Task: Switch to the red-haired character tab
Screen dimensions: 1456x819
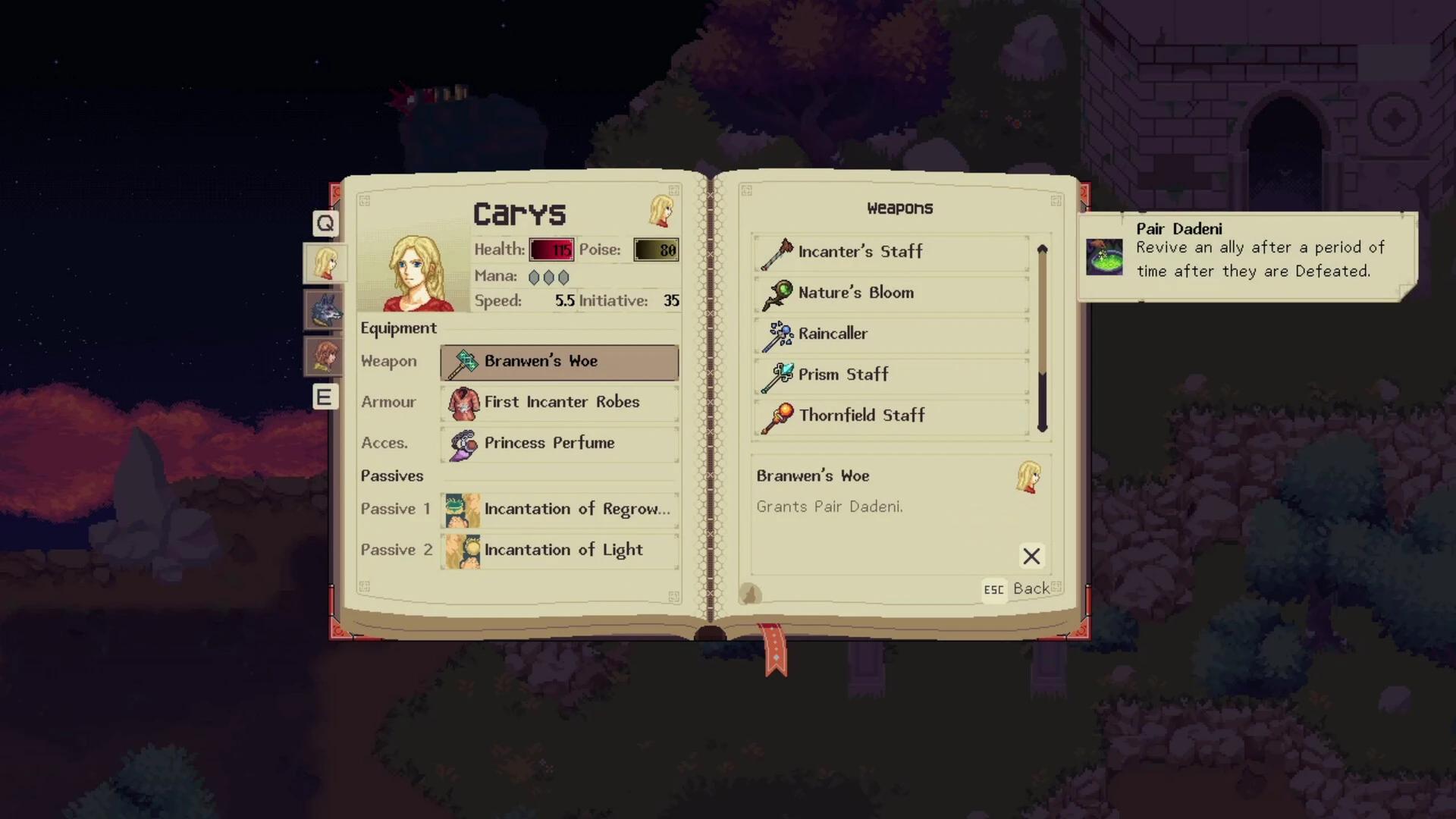Action: pyautogui.click(x=324, y=356)
